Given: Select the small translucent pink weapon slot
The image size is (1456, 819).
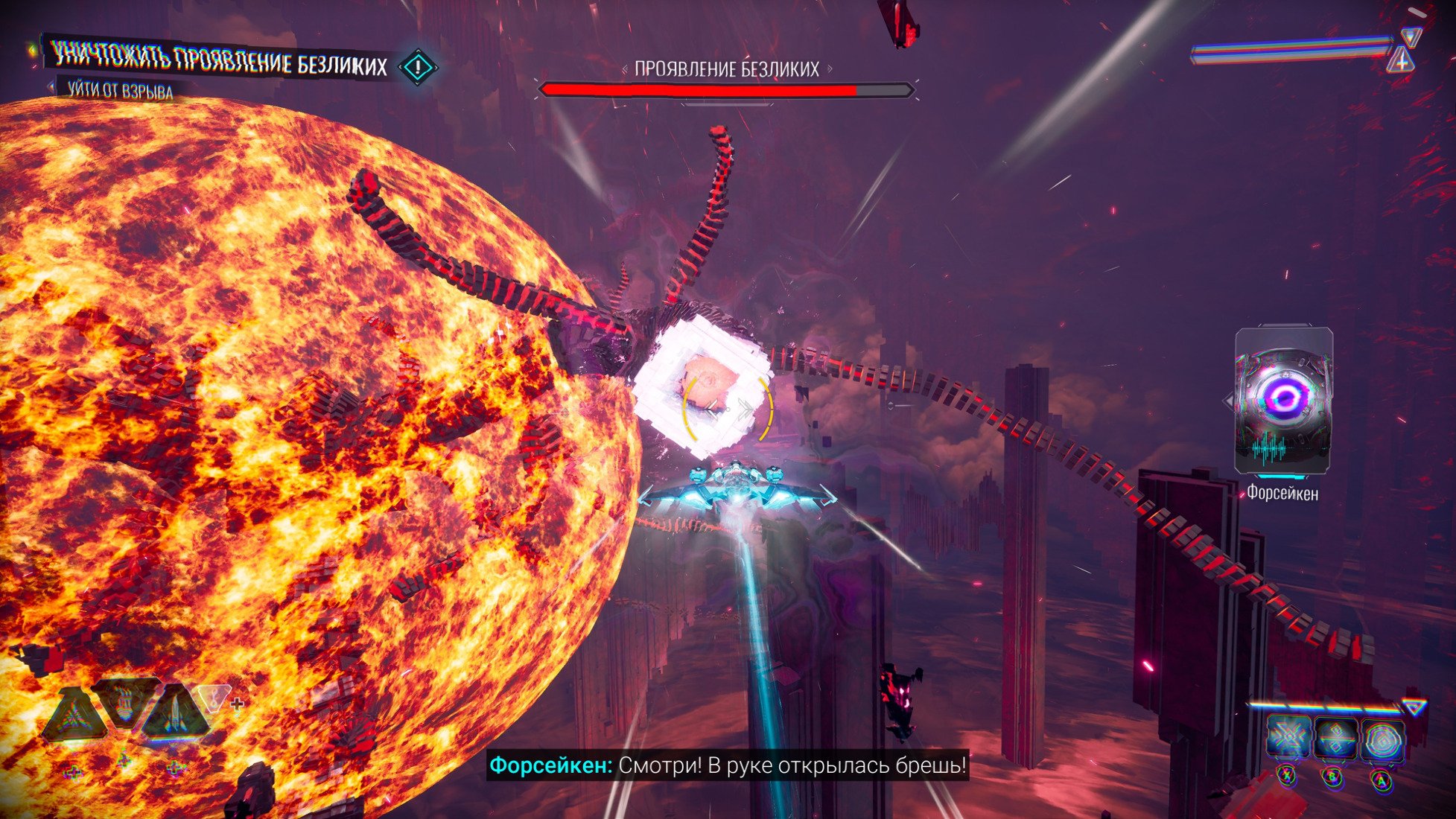Looking at the screenshot, I should [214, 698].
